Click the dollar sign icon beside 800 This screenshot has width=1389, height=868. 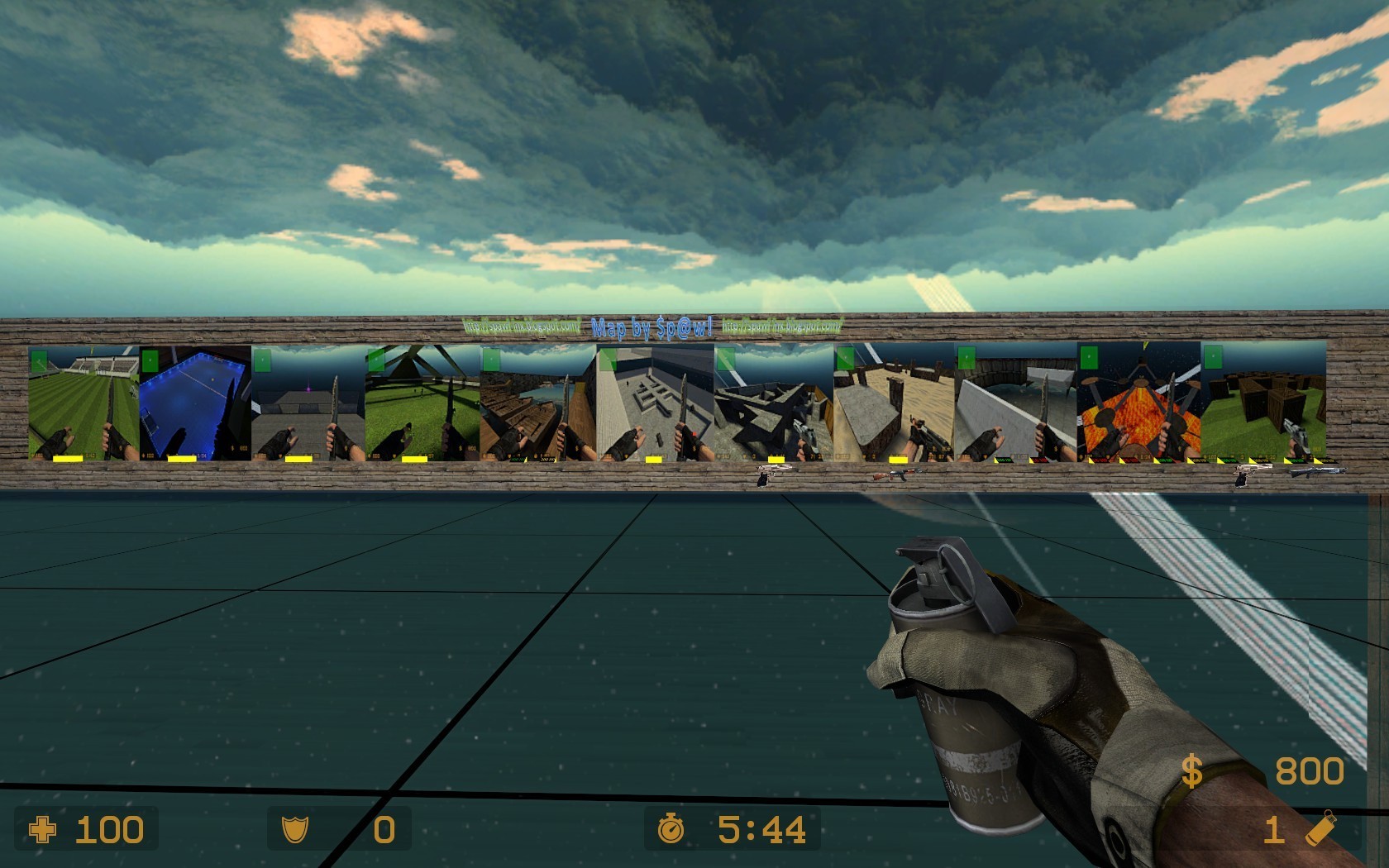[x=1191, y=770]
